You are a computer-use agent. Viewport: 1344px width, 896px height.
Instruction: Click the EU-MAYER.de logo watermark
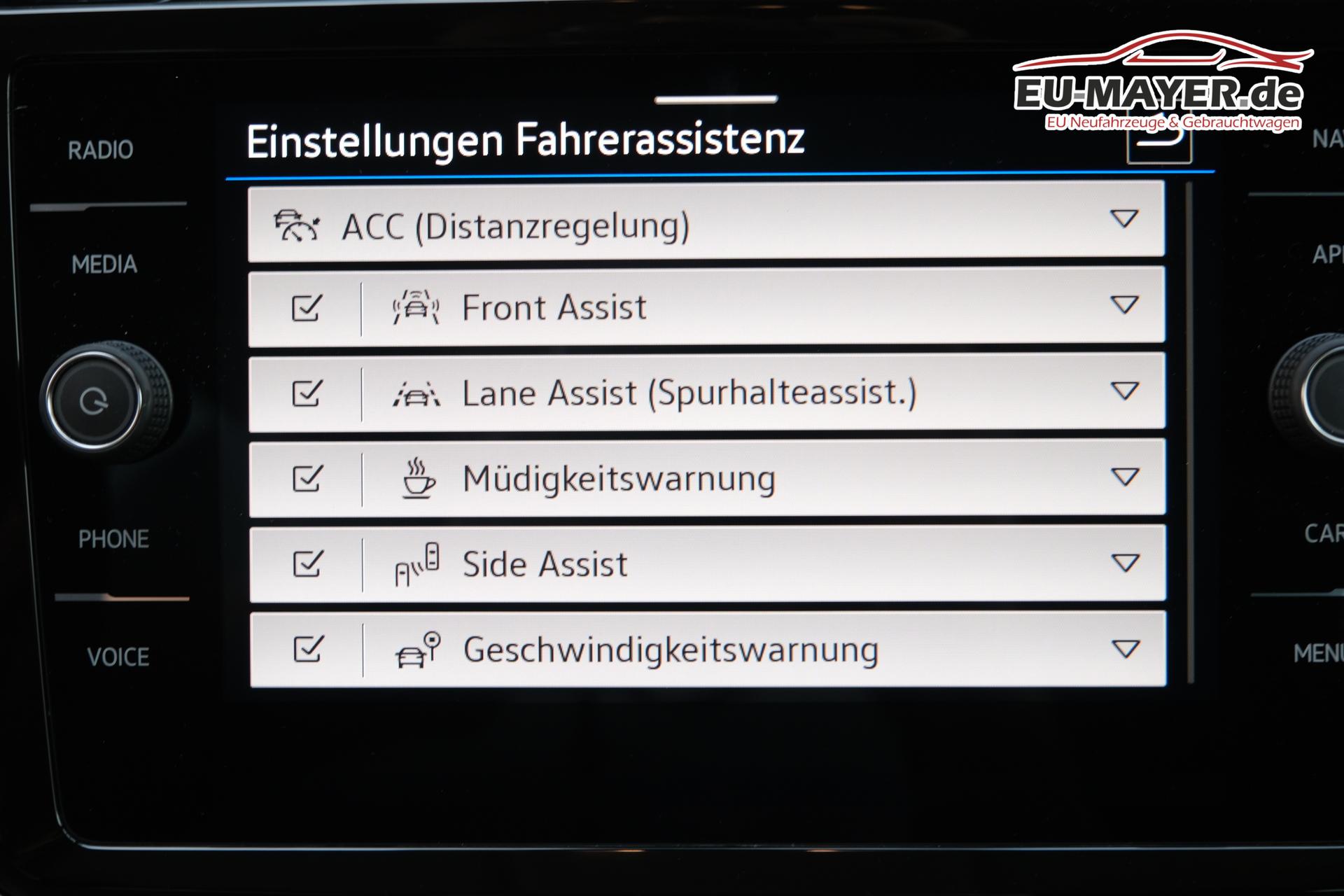click(1159, 84)
